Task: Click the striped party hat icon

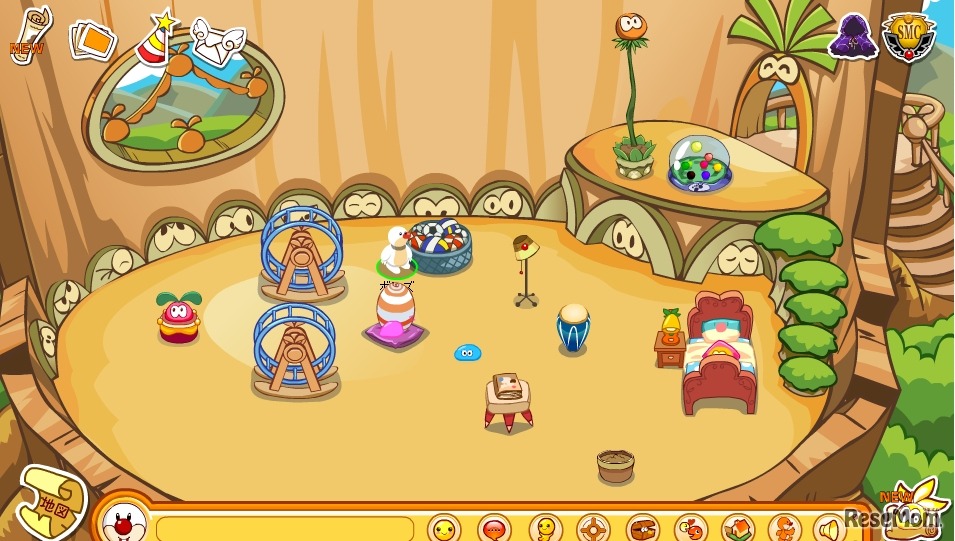Action: [x=155, y=39]
